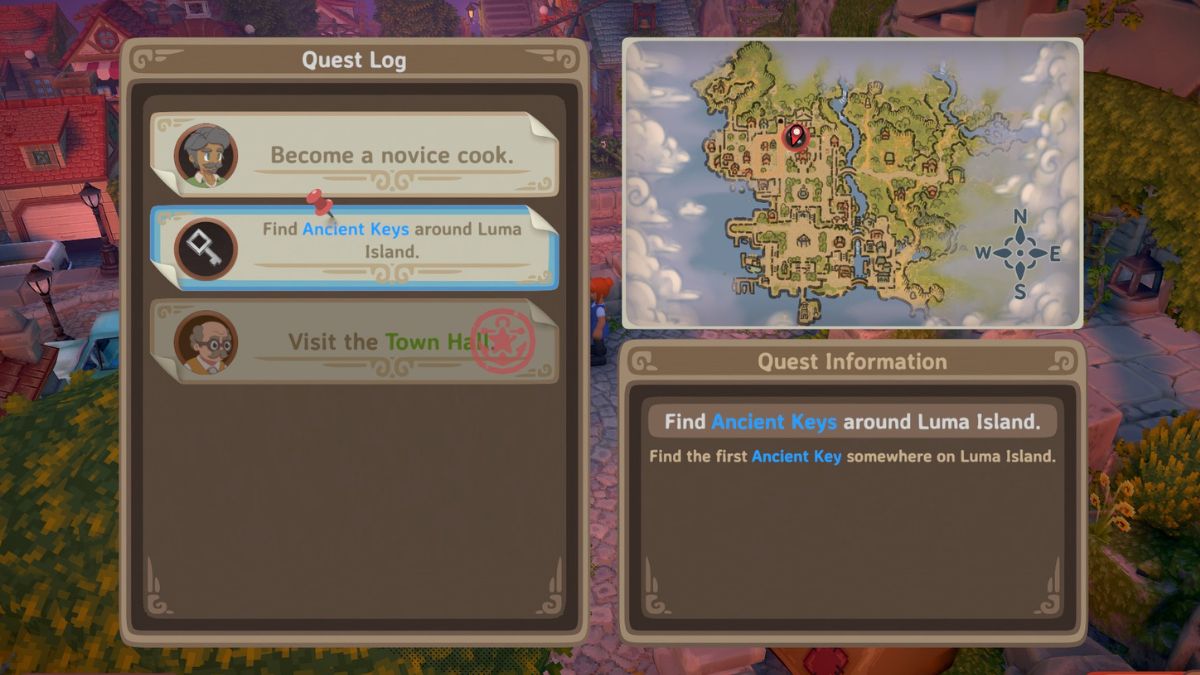
Task: Select the Become a novice cook quest
Action: [x=355, y=155]
